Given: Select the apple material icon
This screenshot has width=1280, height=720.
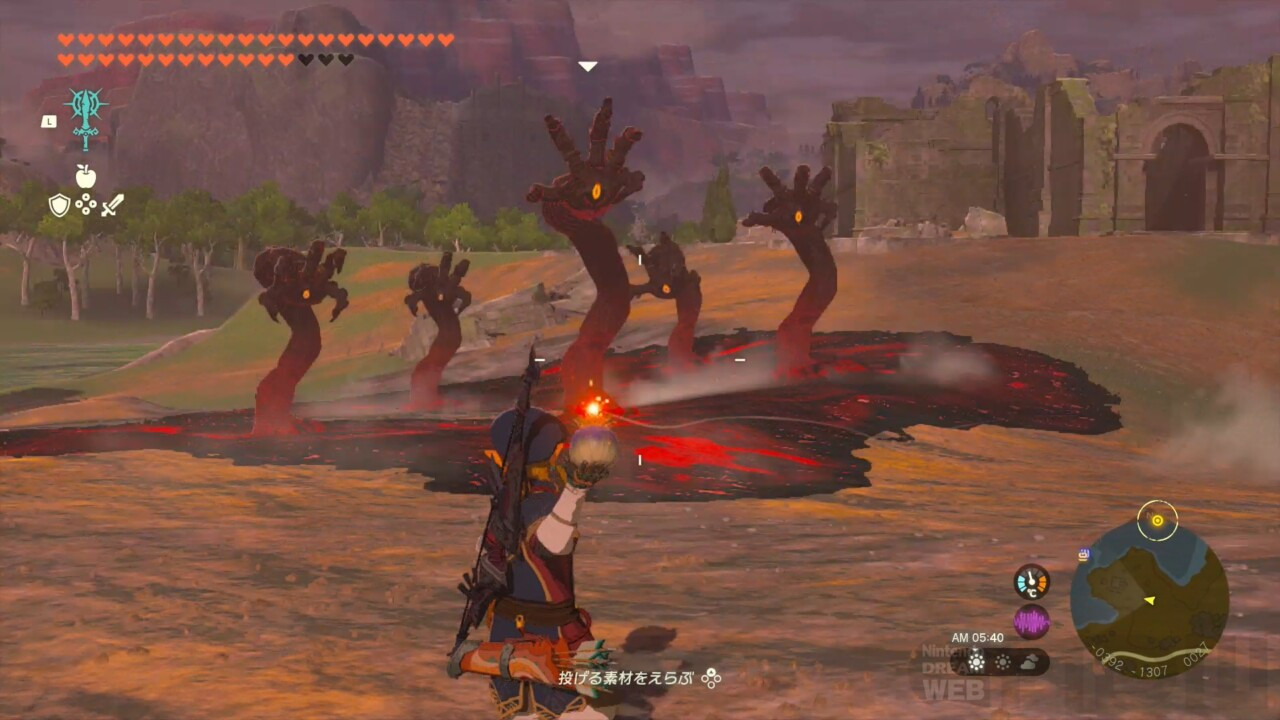Looking at the screenshot, I should [86, 177].
